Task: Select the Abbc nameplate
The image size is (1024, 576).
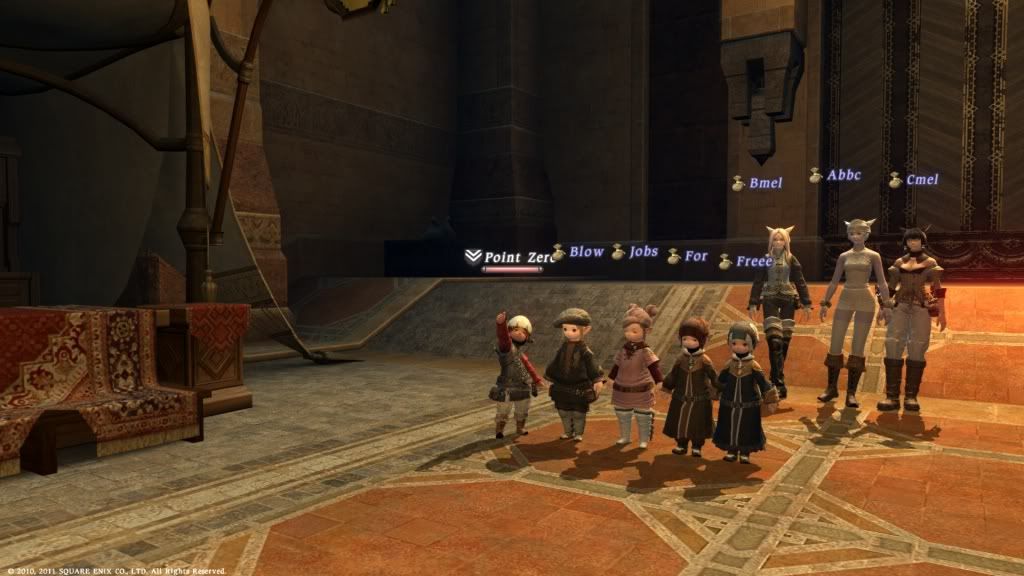Action: (x=843, y=175)
